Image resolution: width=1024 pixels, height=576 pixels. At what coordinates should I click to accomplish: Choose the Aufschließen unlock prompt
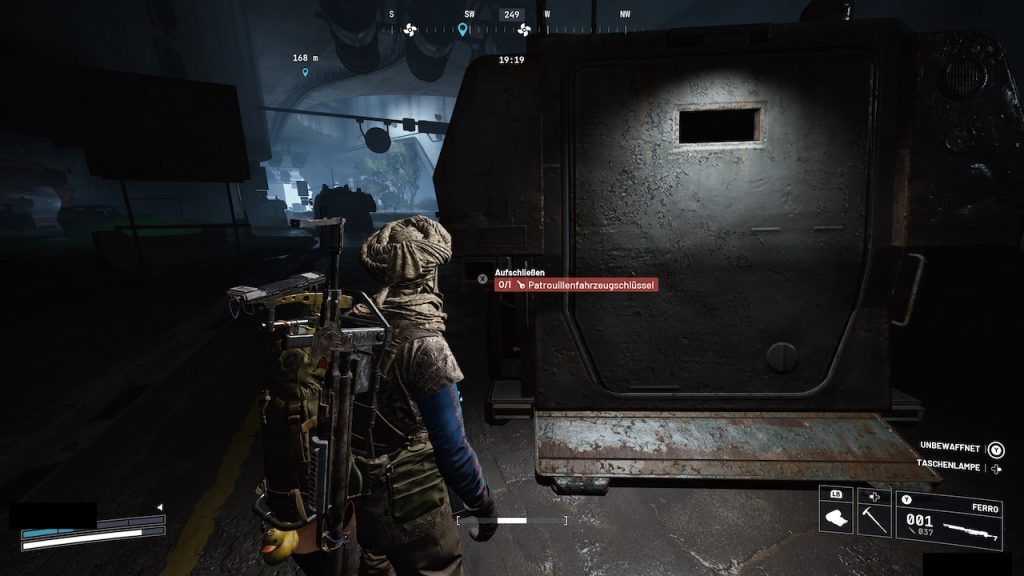click(x=520, y=272)
